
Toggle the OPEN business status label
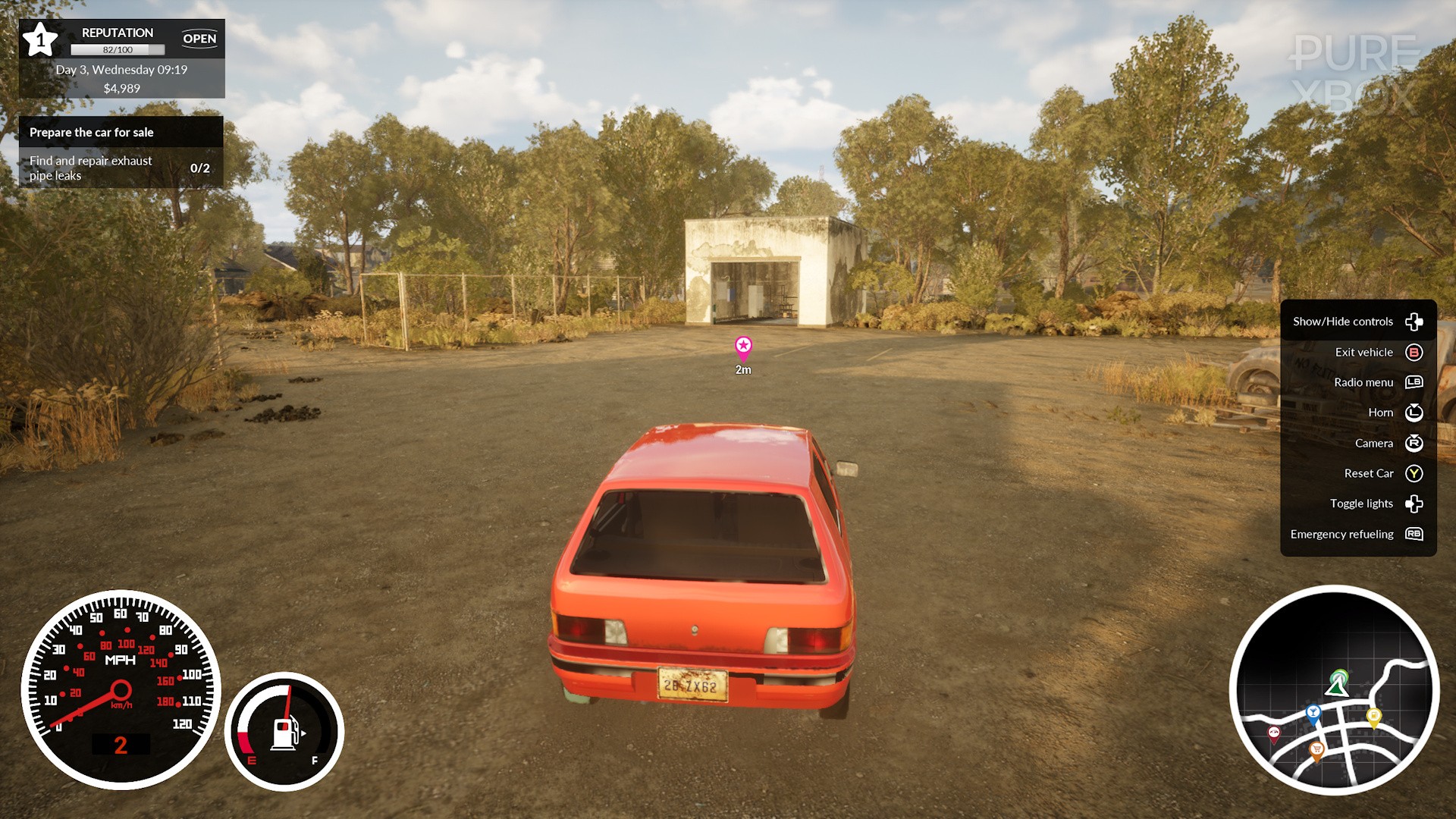point(199,39)
